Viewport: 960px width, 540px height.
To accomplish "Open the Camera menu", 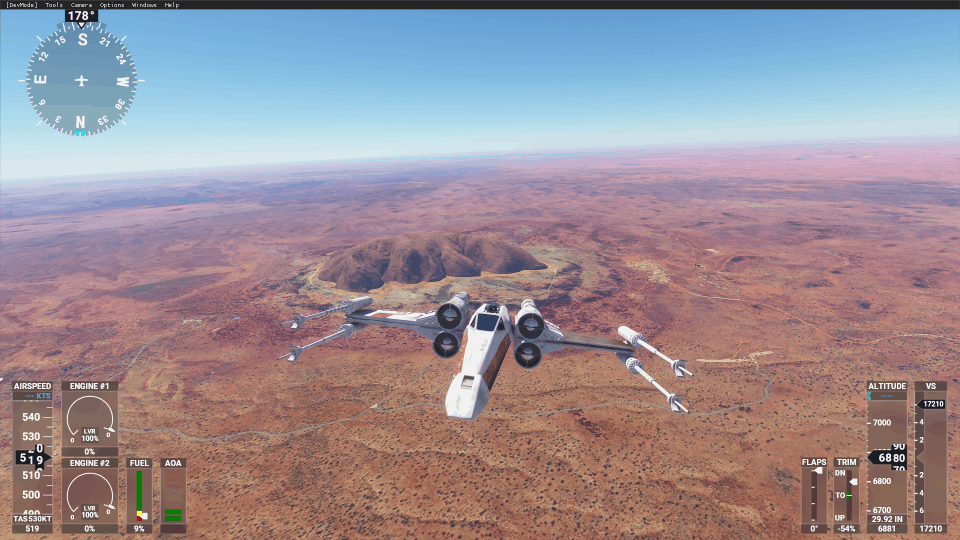I will (x=81, y=5).
